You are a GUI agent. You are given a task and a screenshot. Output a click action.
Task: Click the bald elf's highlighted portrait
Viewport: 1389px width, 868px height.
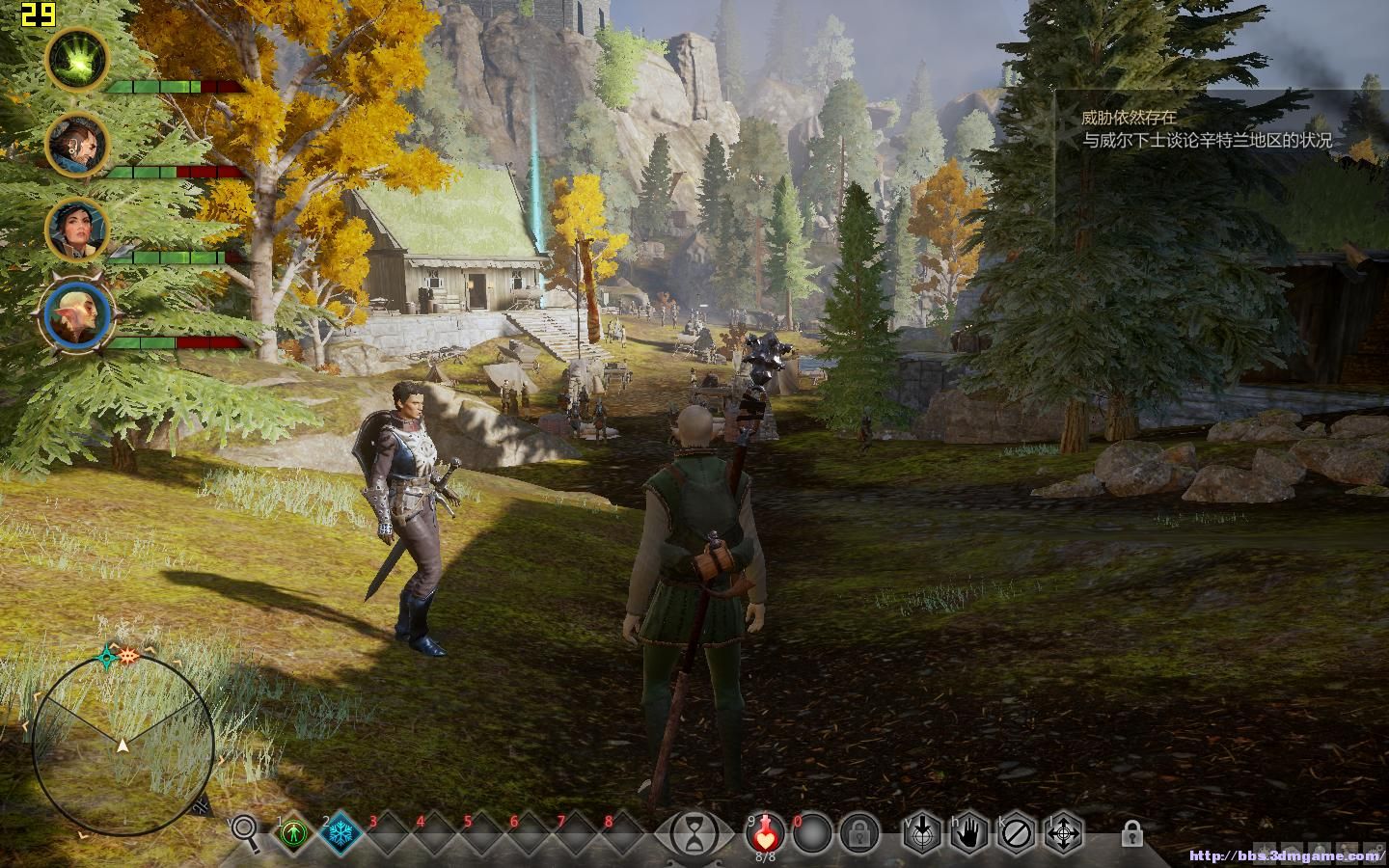[x=77, y=315]
